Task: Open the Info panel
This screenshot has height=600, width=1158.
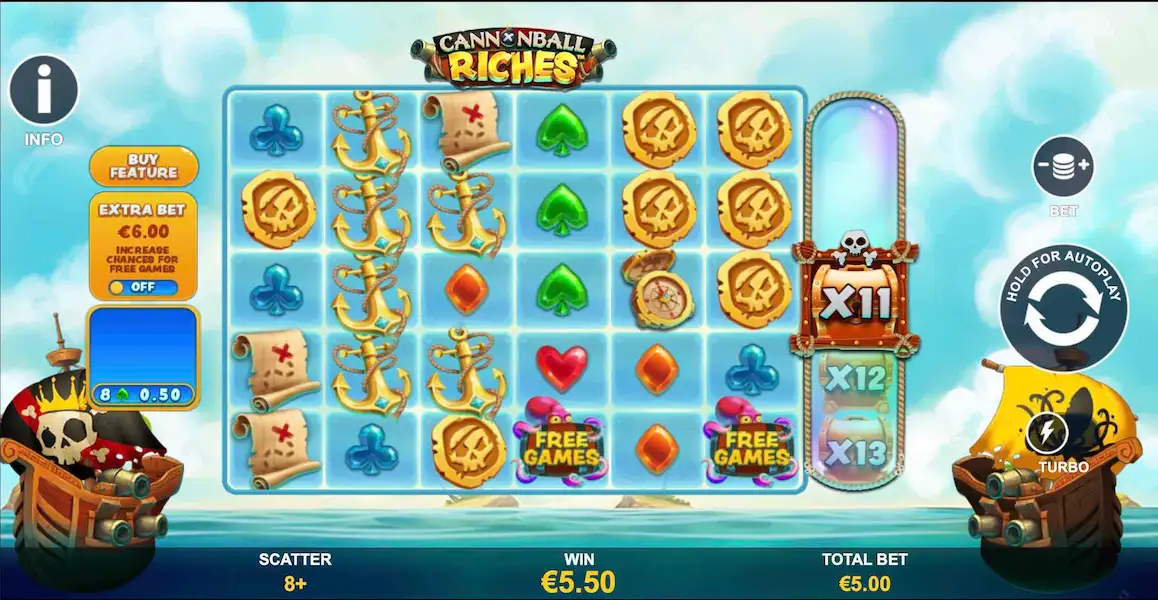Action: [x=44, y=91]
